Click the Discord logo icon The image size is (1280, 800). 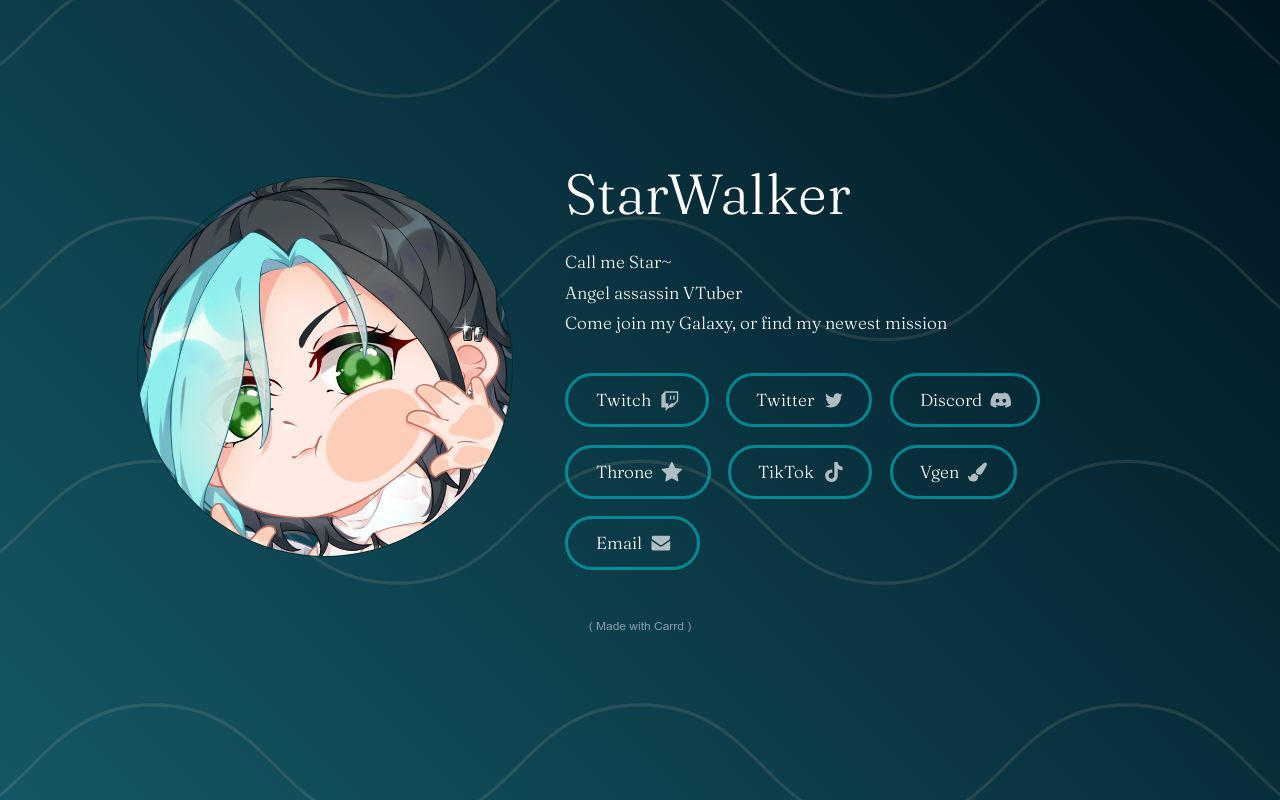[x=1000, y=400]
